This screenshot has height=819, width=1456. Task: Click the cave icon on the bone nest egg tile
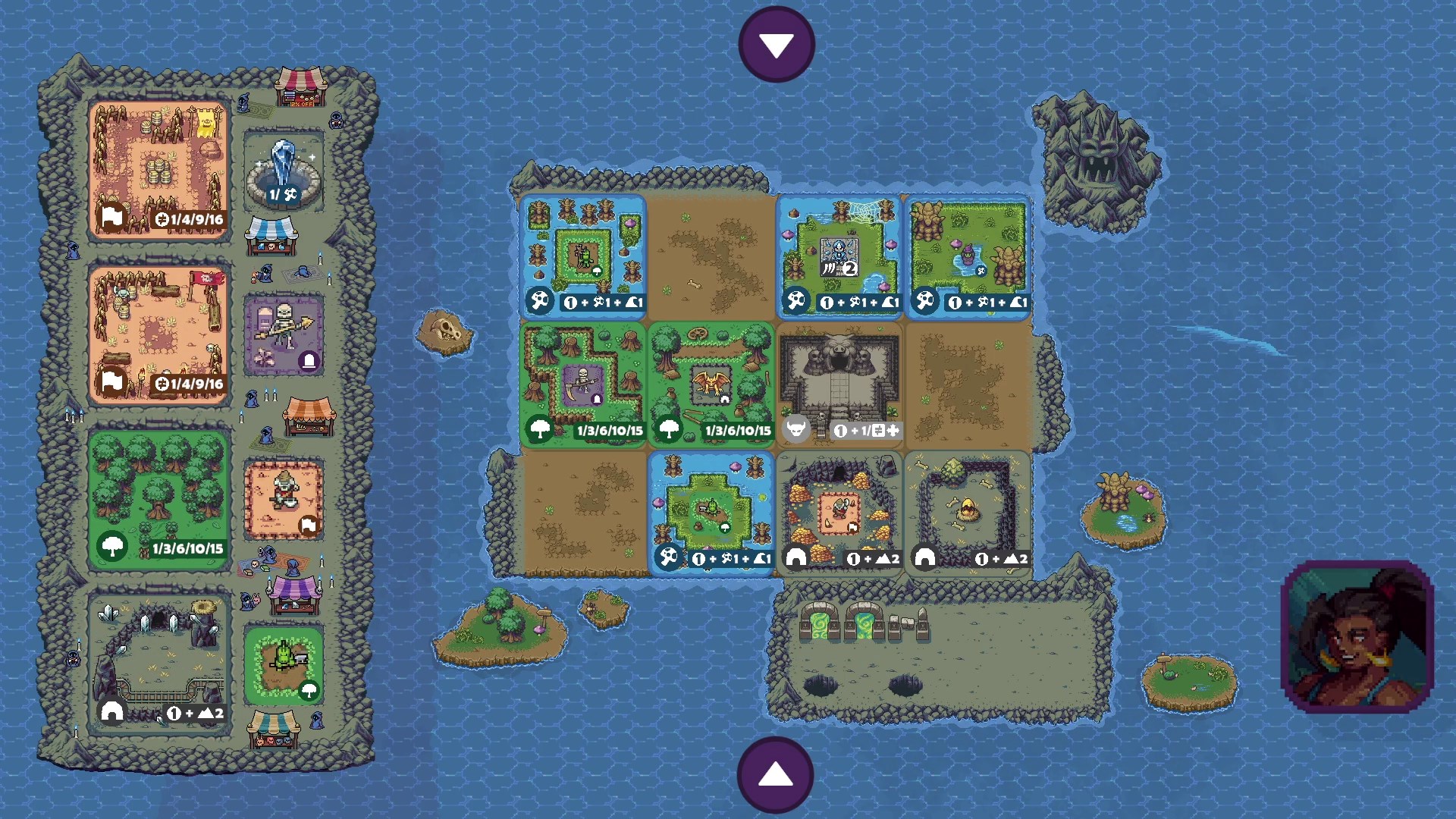coord(925,559)
